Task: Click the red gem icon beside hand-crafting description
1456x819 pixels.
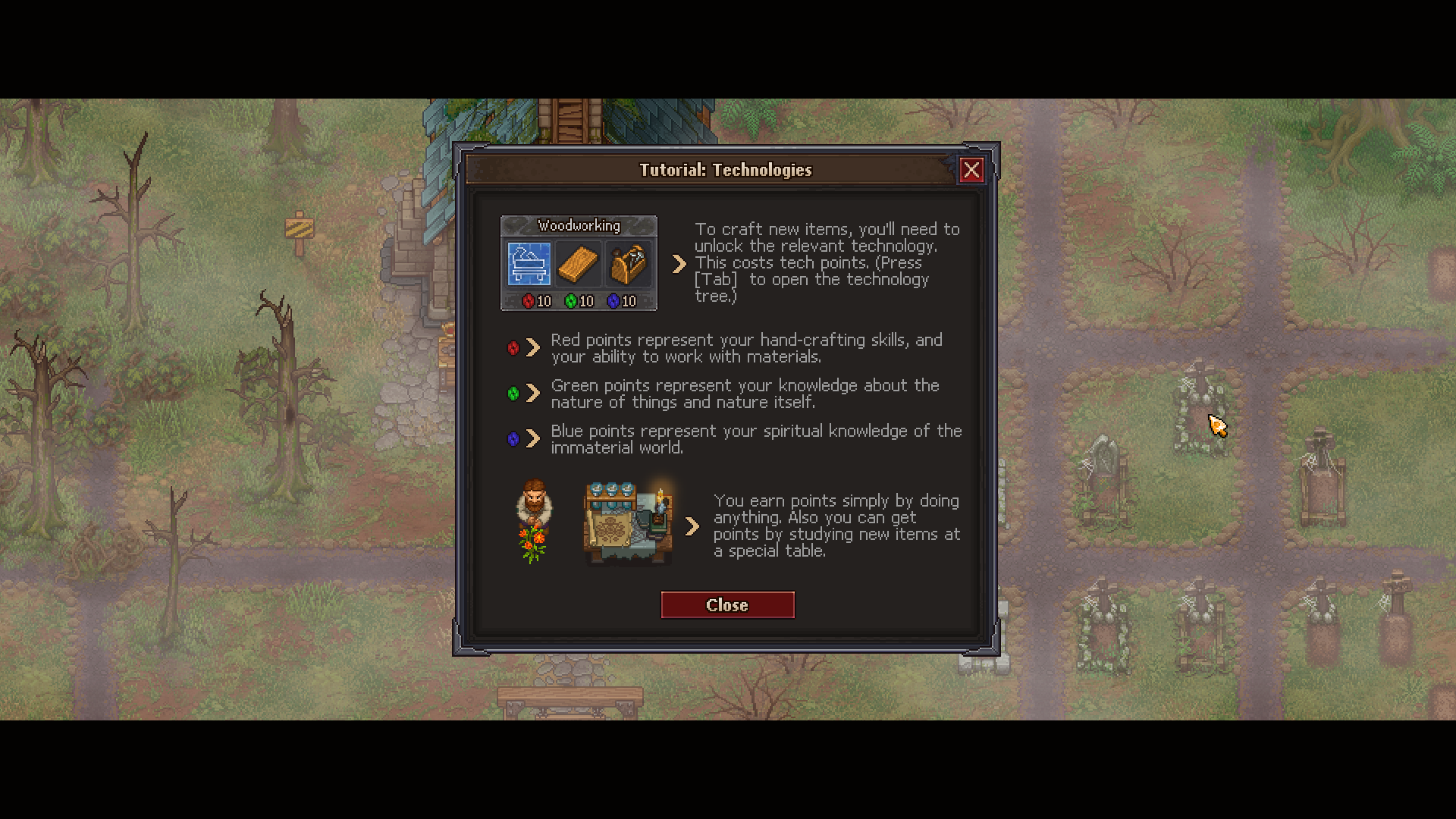Action: pyautogui.click(x=512, y=349)
